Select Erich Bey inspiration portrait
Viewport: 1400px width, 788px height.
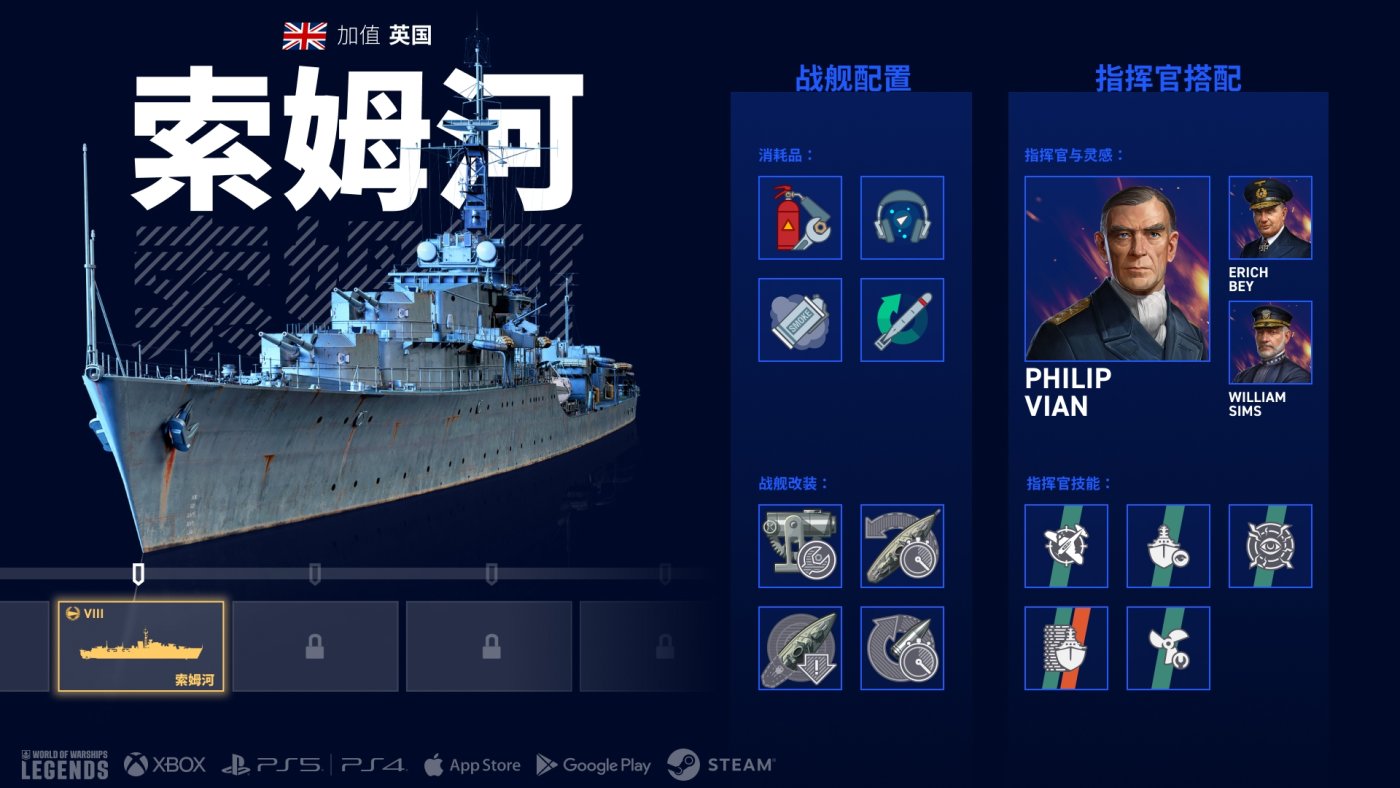pos(1270,218)
